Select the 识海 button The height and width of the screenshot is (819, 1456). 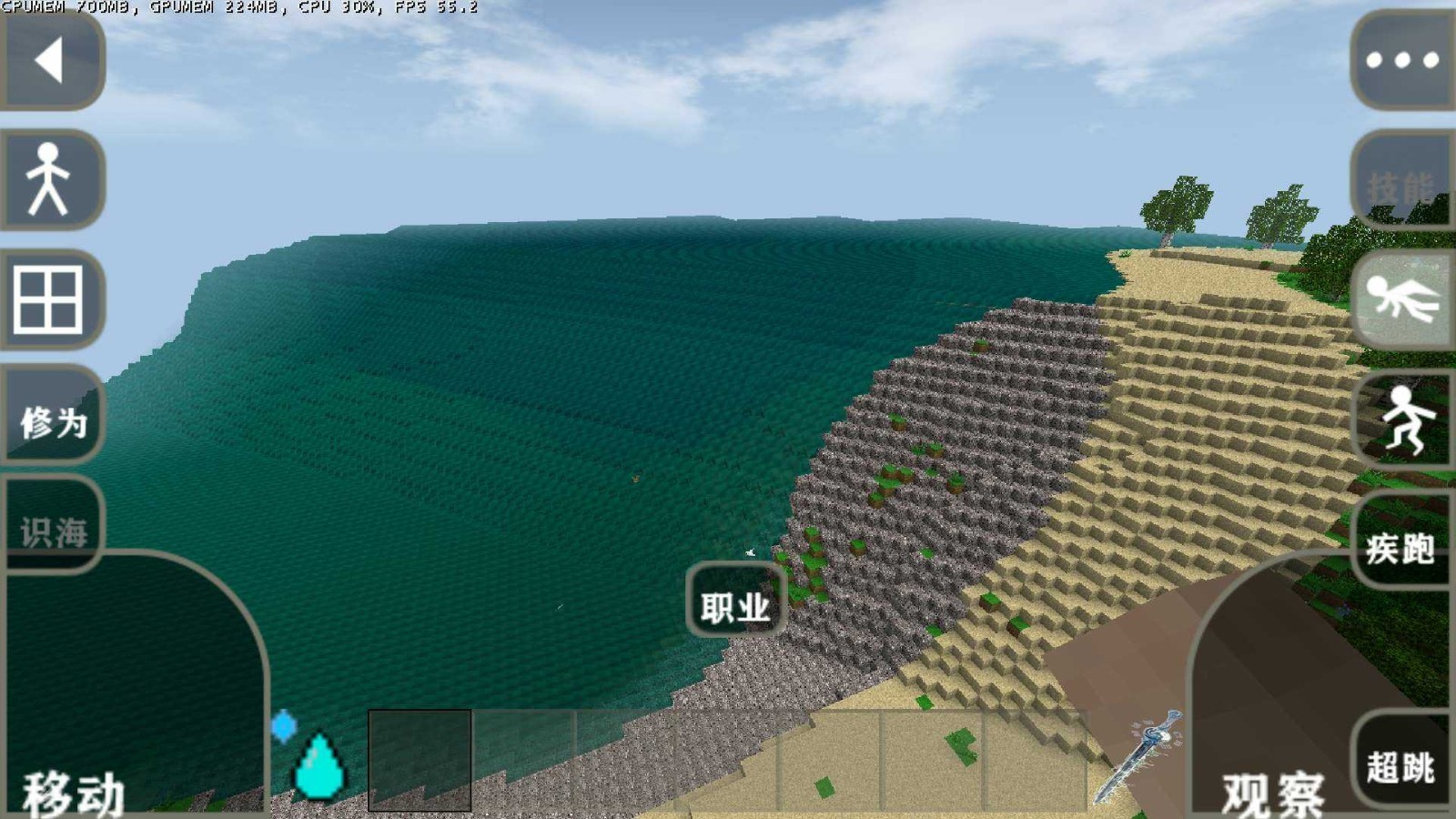[x=53, y=530]
